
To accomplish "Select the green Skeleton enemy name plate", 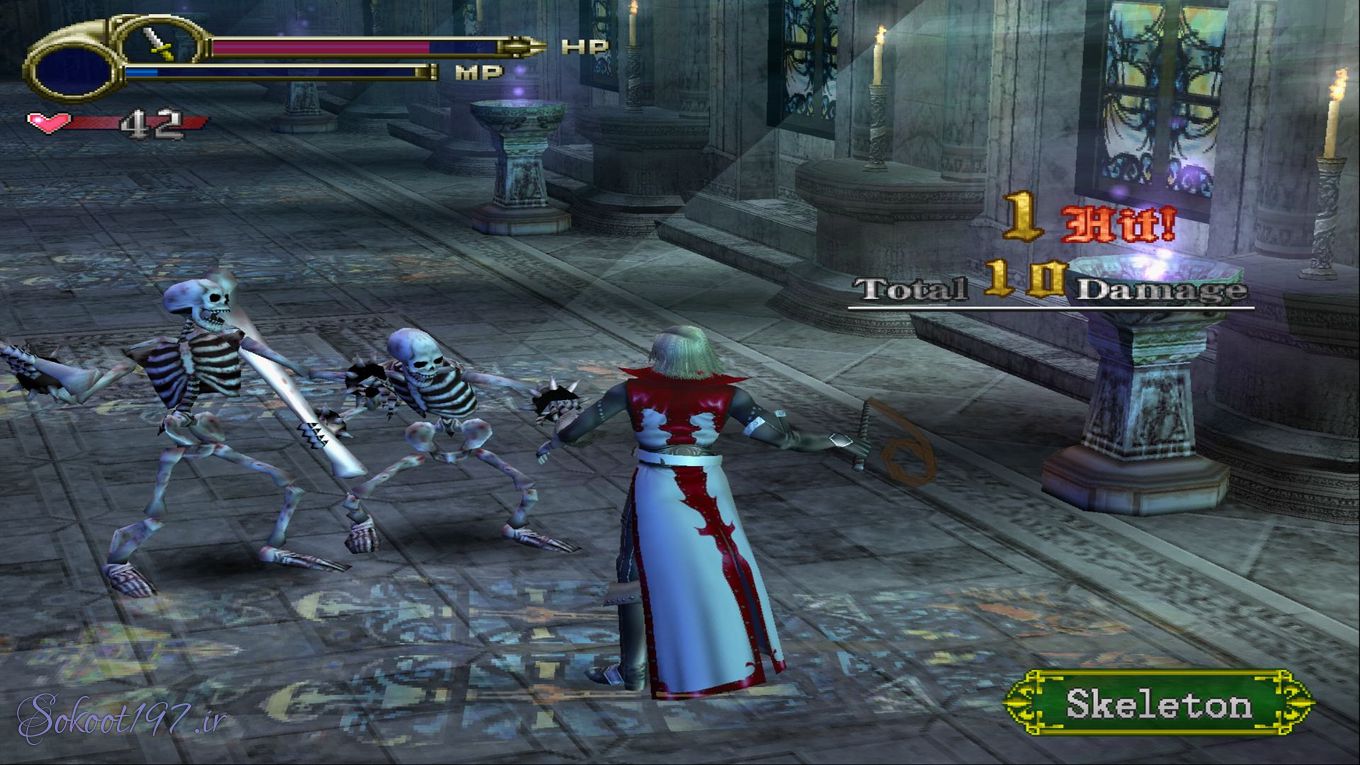I will tap(1158, 704).
